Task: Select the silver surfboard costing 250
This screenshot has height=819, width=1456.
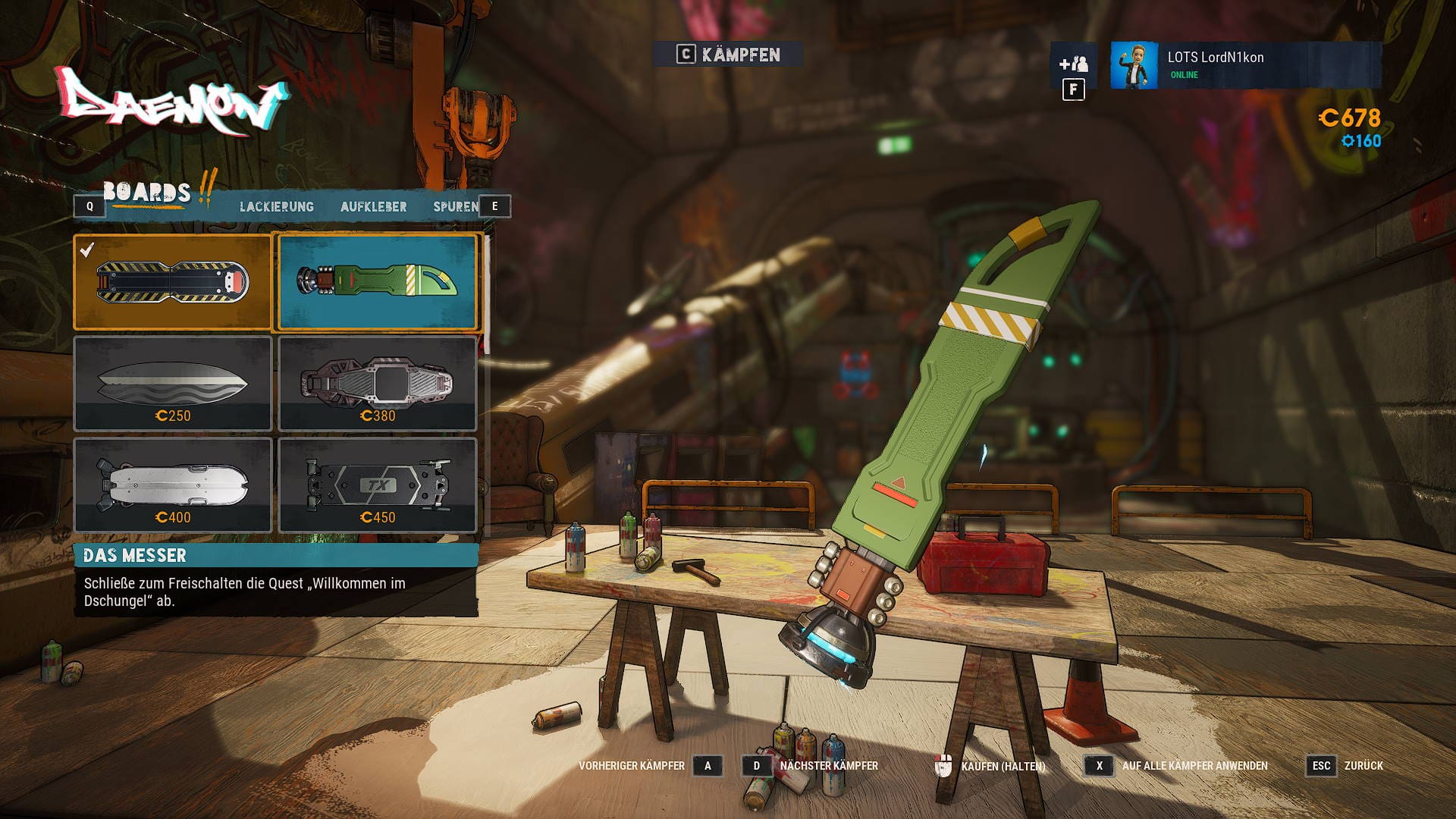Action: click(x=173, y=384)
